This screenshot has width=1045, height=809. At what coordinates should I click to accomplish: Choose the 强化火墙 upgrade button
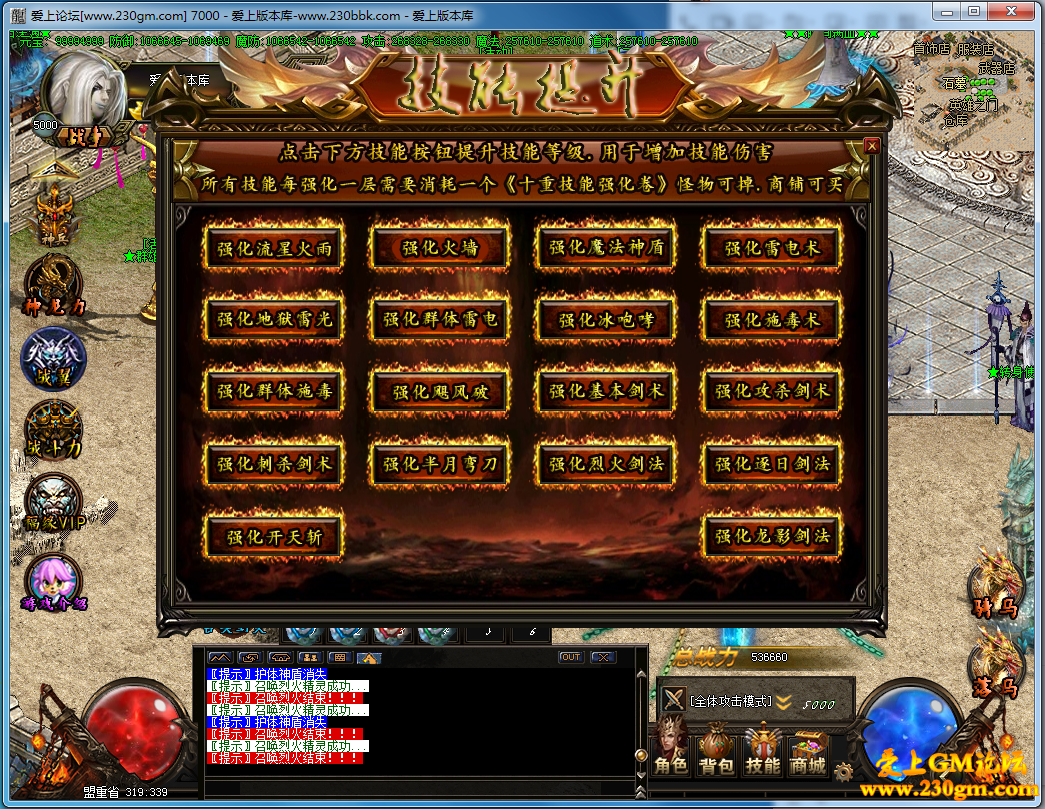440,248
